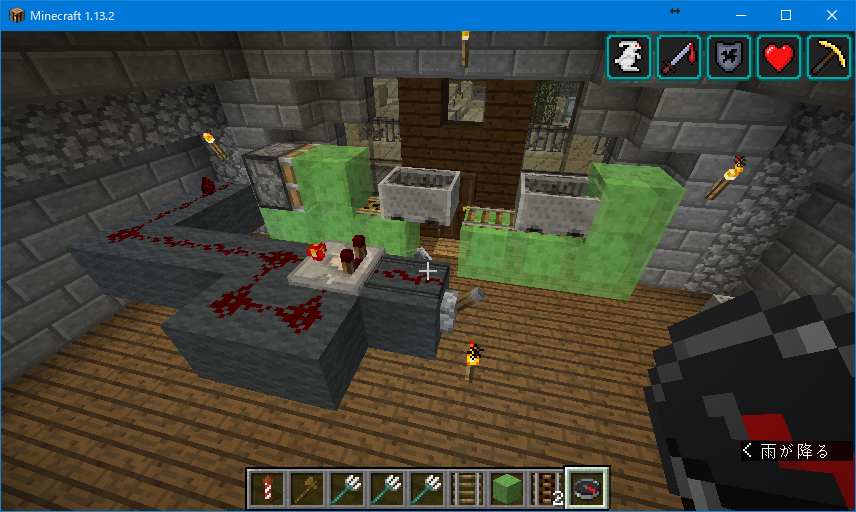The height and width of the screenshot is (512, 856).
Task: Click the white rabbit jump boost icon
Action: pos(629,57)
